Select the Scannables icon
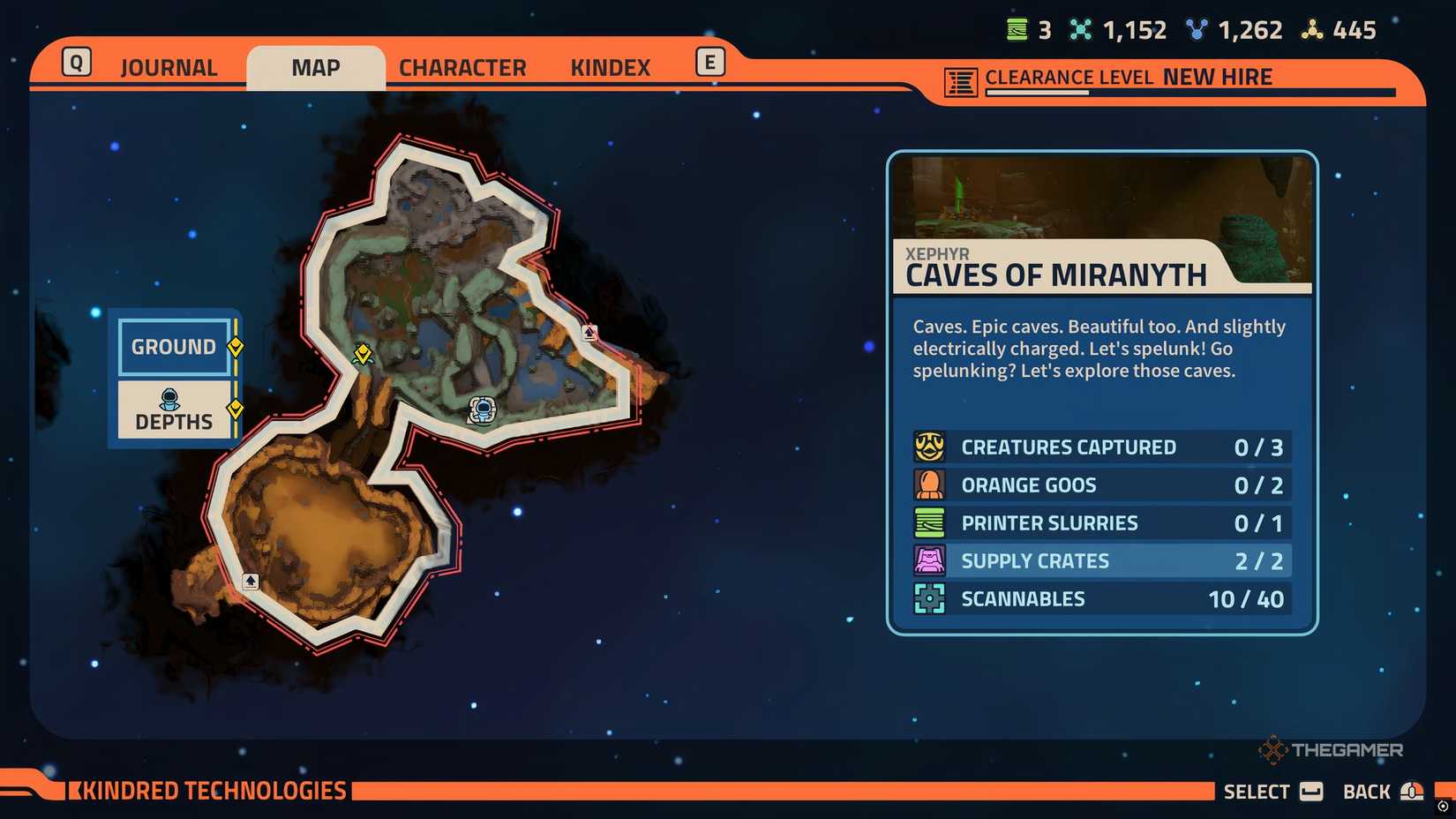The height and width of the screenshot is (819, 1456). (x=928, y=598)
